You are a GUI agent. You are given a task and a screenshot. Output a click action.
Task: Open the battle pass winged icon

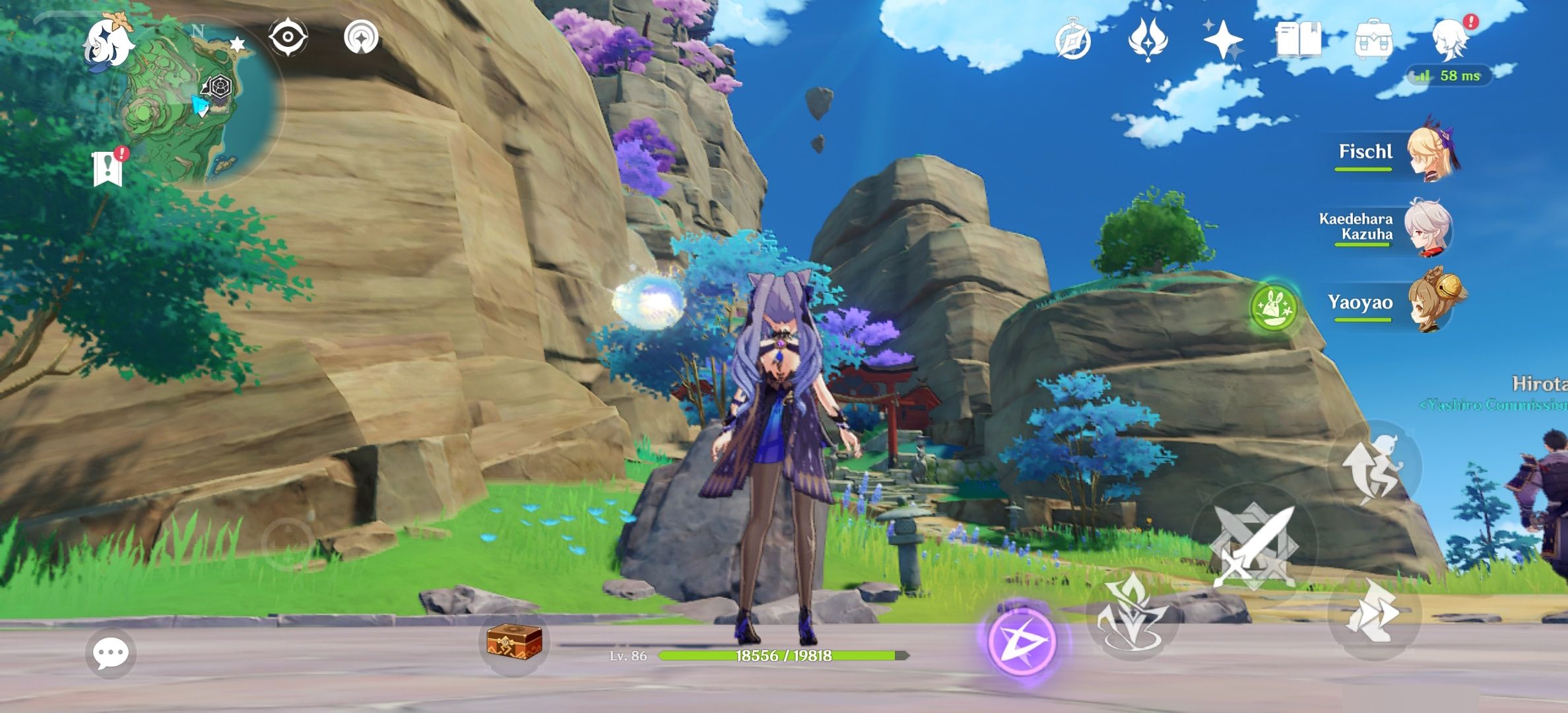1148,40
